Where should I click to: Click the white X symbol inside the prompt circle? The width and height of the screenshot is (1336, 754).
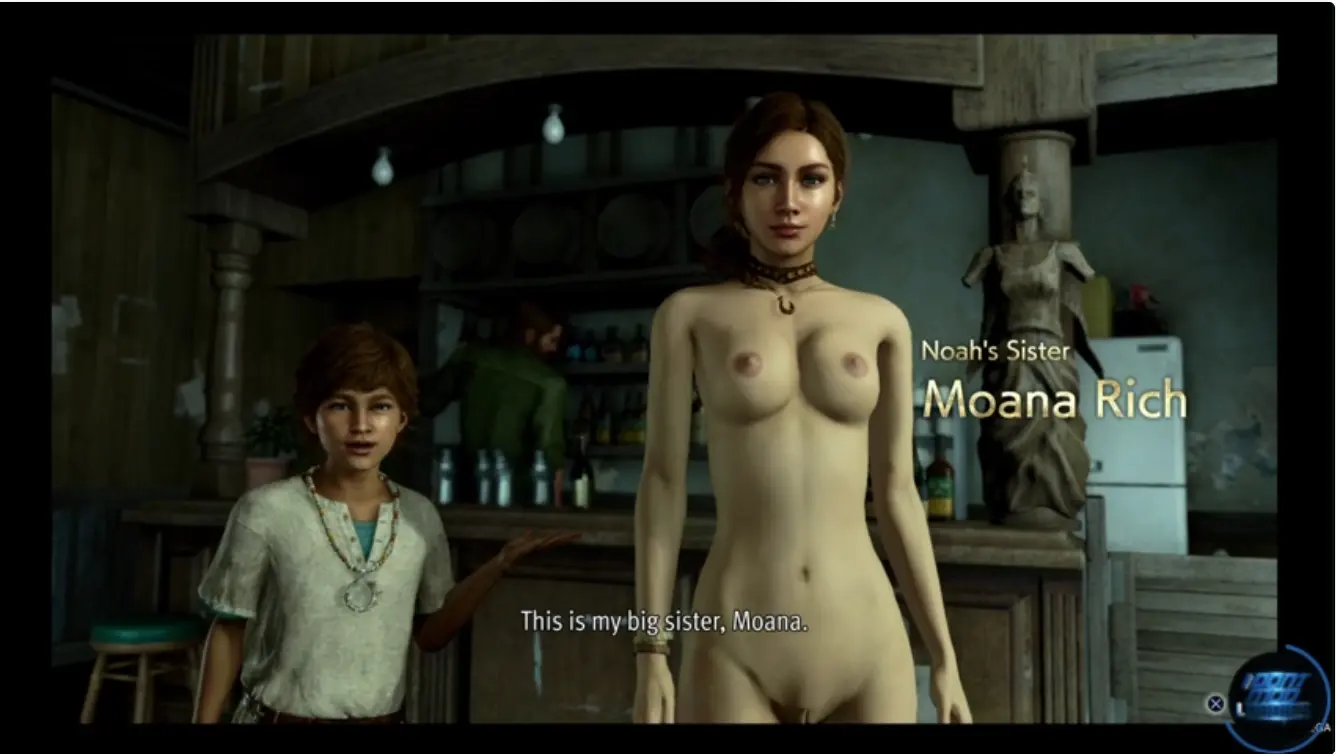pos(1215,703)
